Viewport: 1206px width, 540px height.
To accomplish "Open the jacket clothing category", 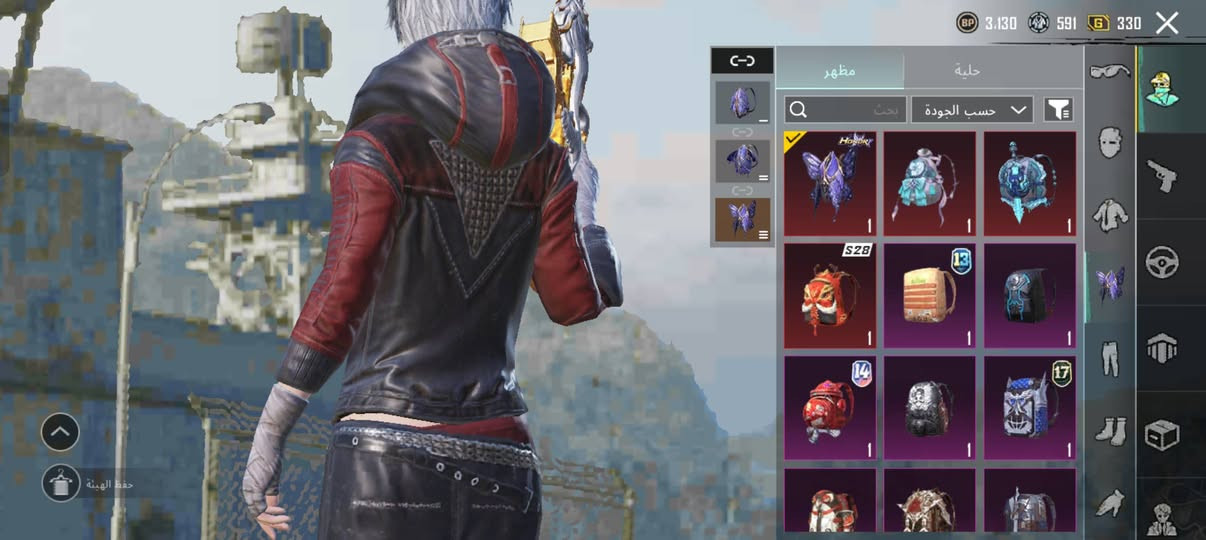I will point(1109,213).
